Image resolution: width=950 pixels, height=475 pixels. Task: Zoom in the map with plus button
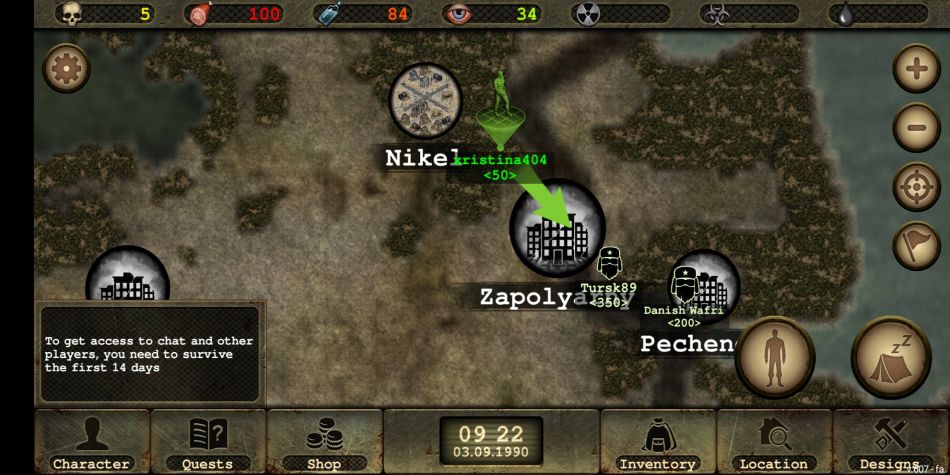(x=916, y=69)
